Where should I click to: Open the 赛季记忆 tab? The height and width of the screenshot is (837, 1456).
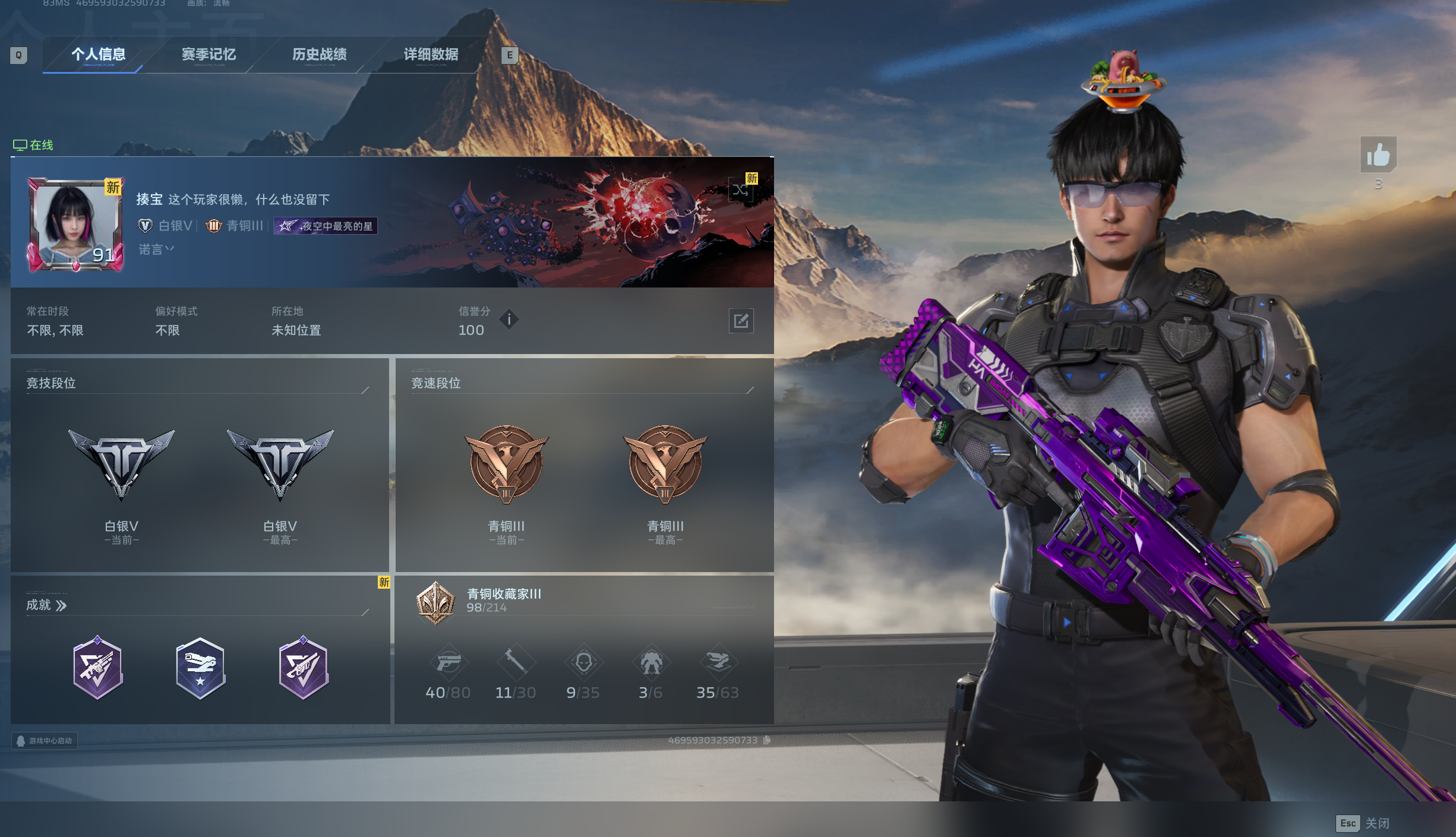(209, 55)
